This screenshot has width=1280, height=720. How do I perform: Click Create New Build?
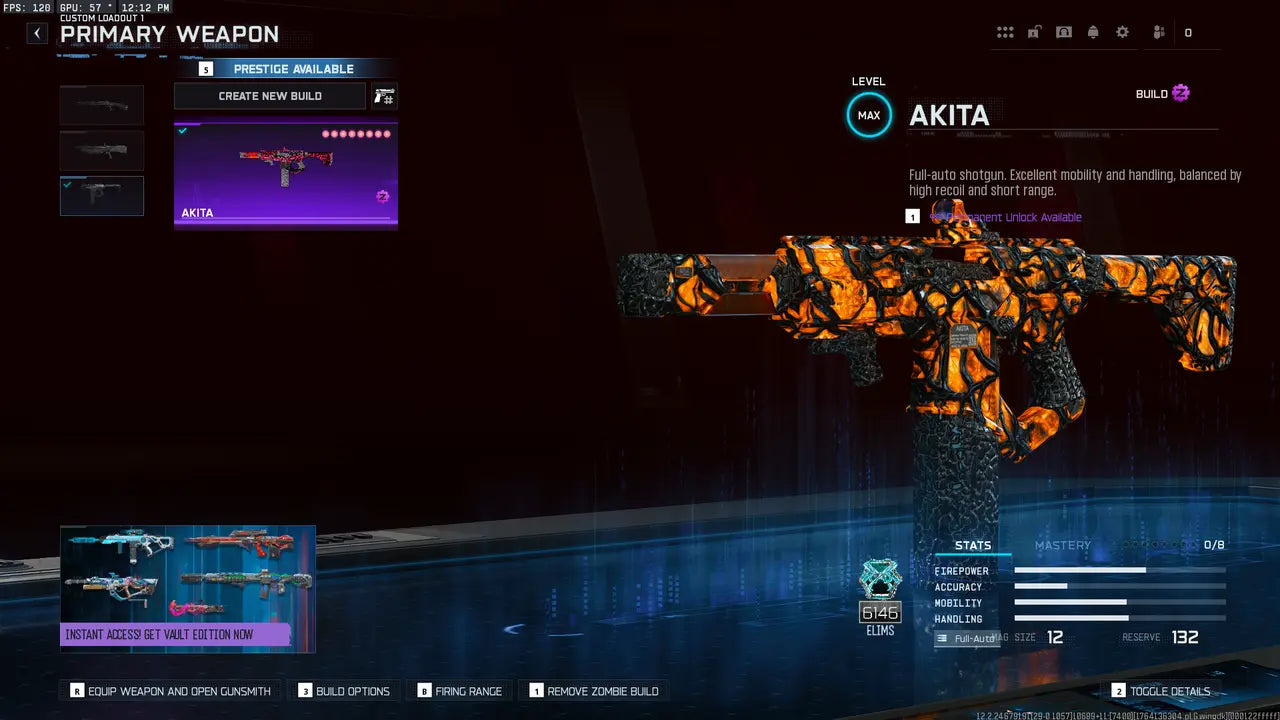[x=269, y=95]
